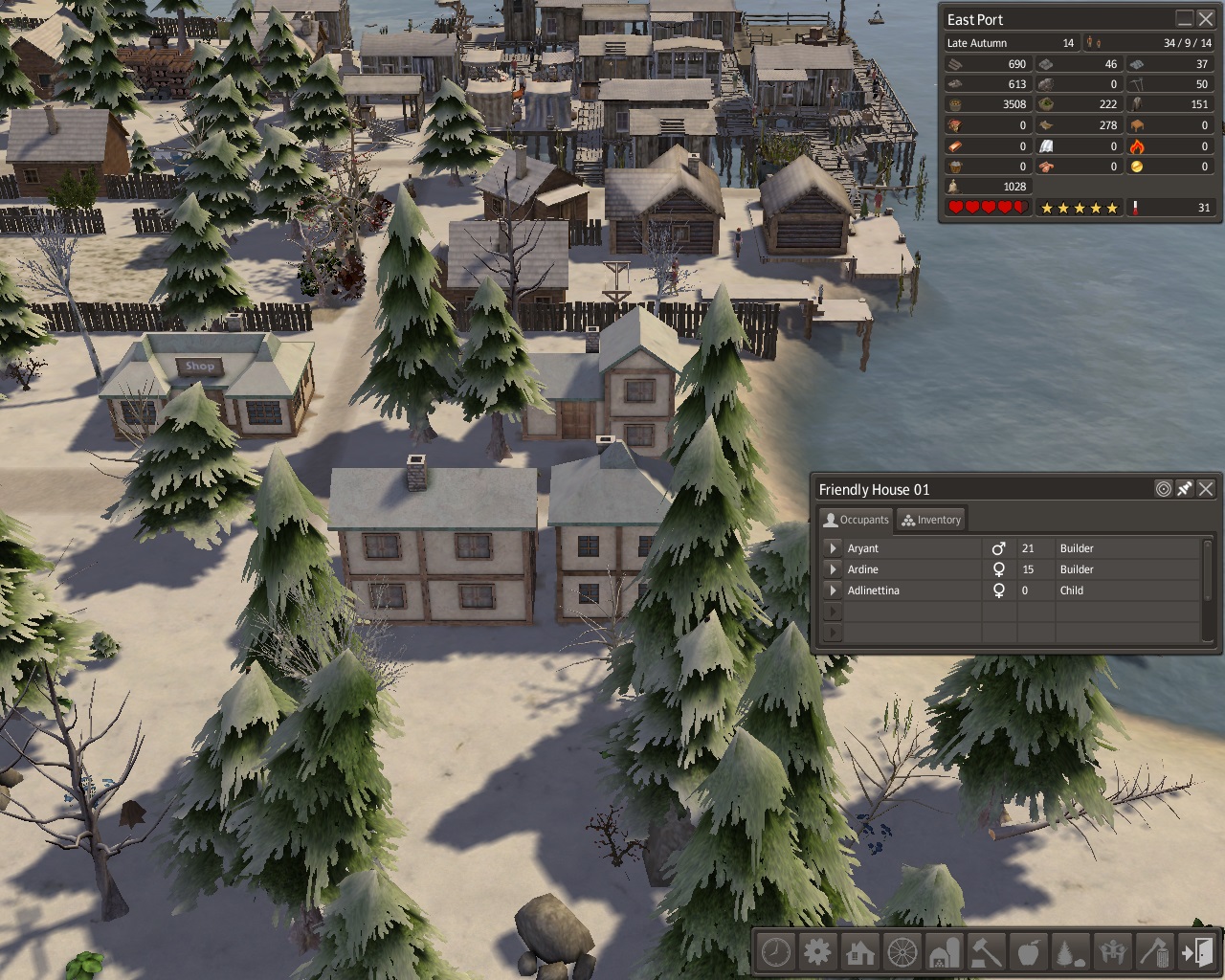Switch to the Inventory tab

(x=931, y=520)
